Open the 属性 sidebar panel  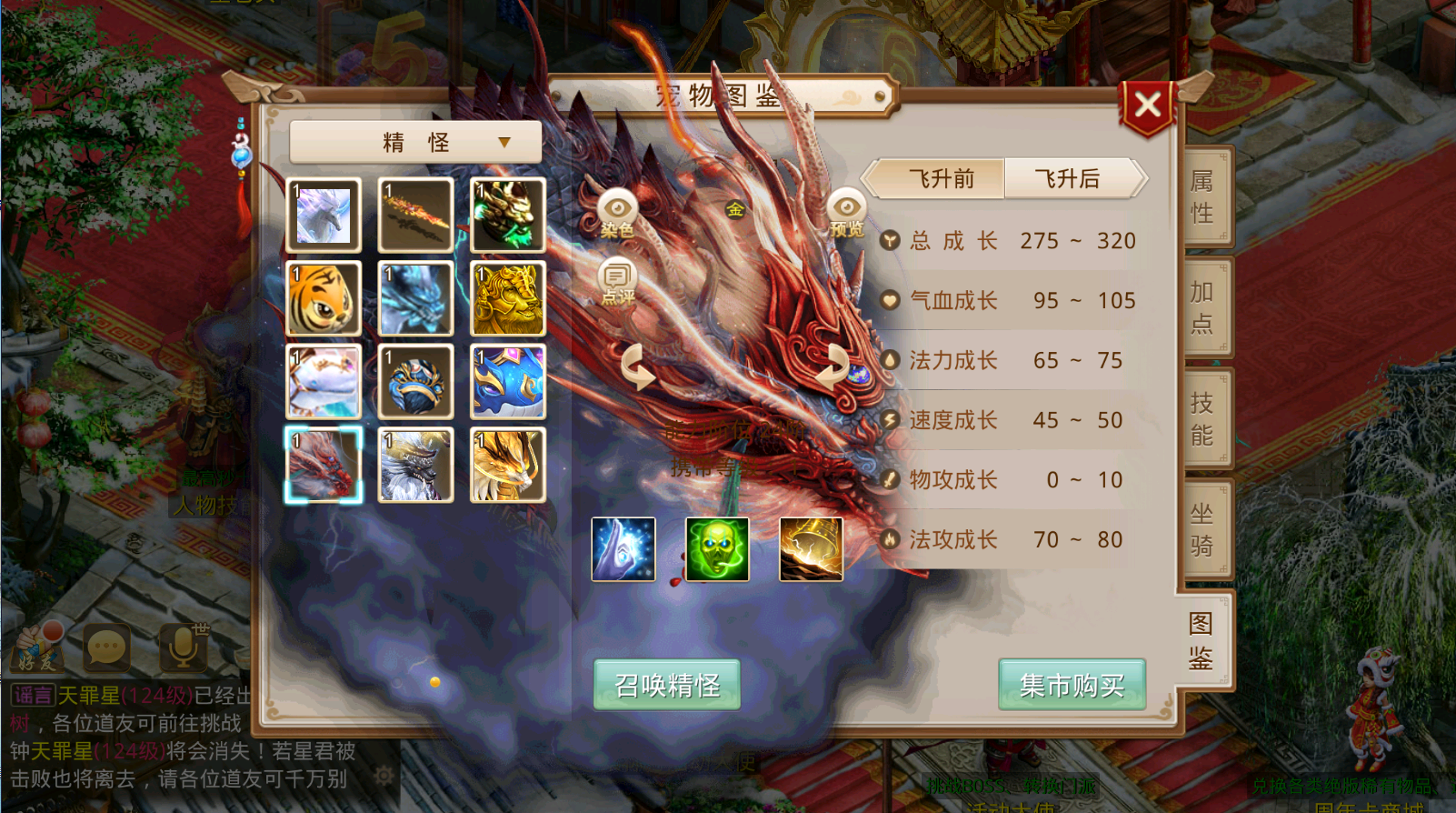pyautogui.click(x=1204, y=196)
